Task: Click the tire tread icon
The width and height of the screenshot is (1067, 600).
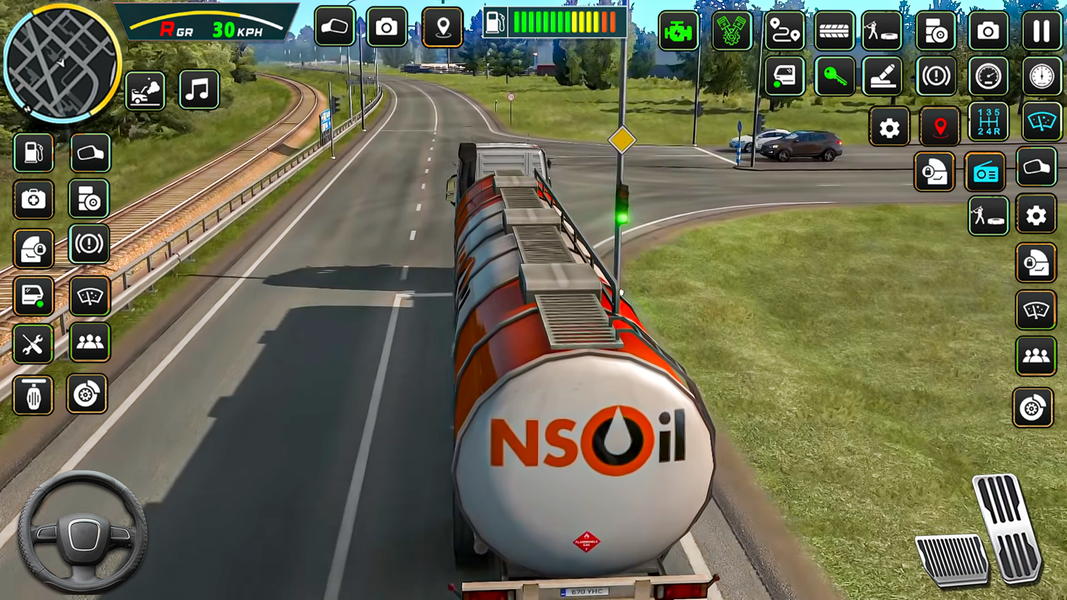Action: (x=834, y=31)
